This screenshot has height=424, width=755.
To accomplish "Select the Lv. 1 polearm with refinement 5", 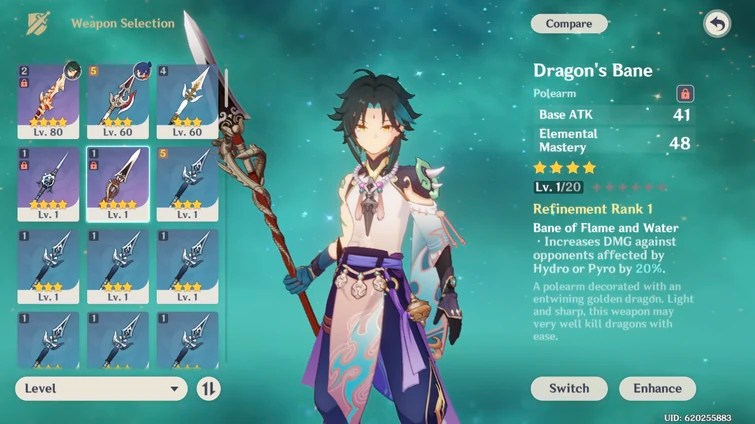I will [x=186, y=184].
